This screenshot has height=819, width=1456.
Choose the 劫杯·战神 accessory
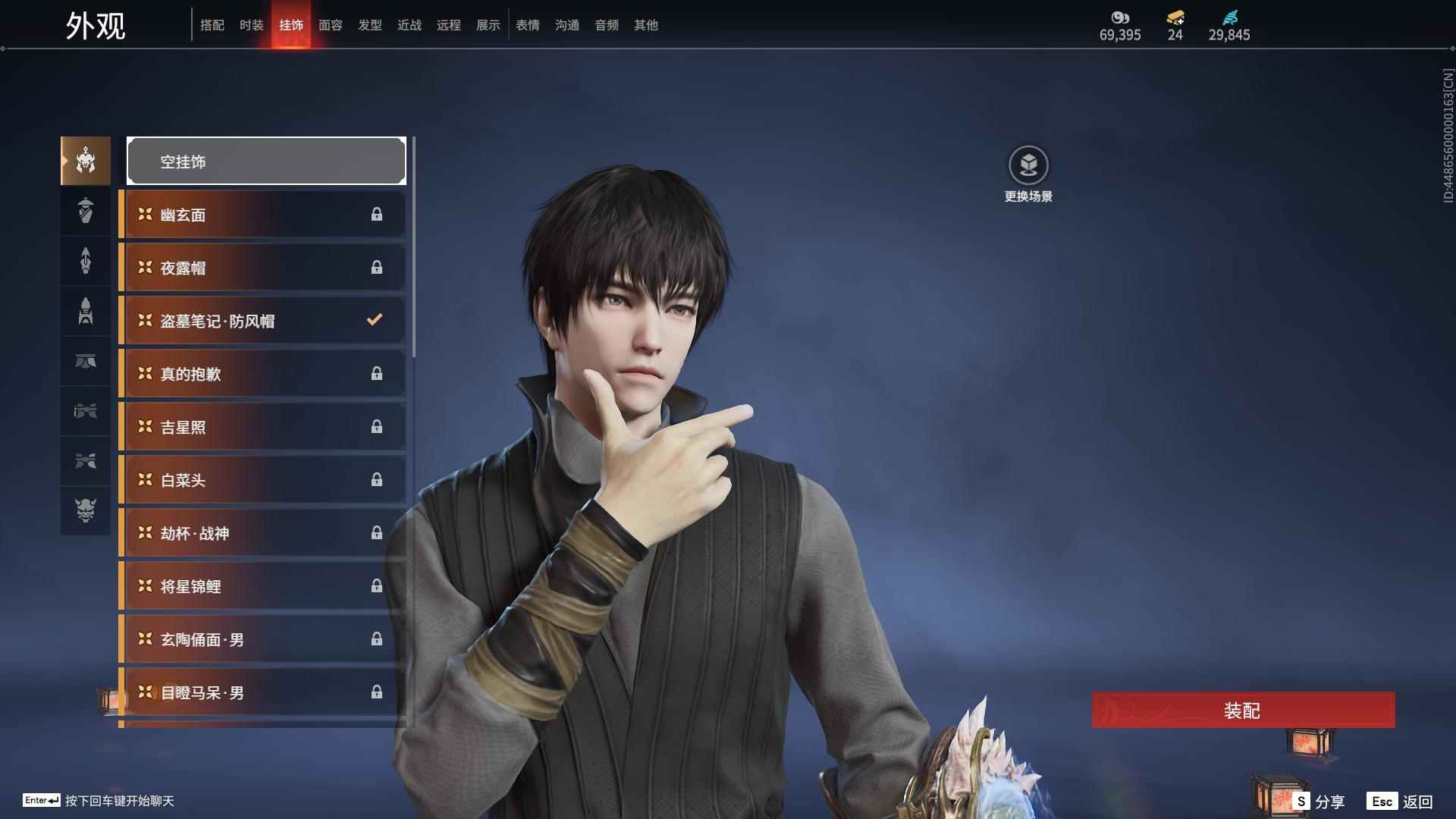(x=262, y=533)
